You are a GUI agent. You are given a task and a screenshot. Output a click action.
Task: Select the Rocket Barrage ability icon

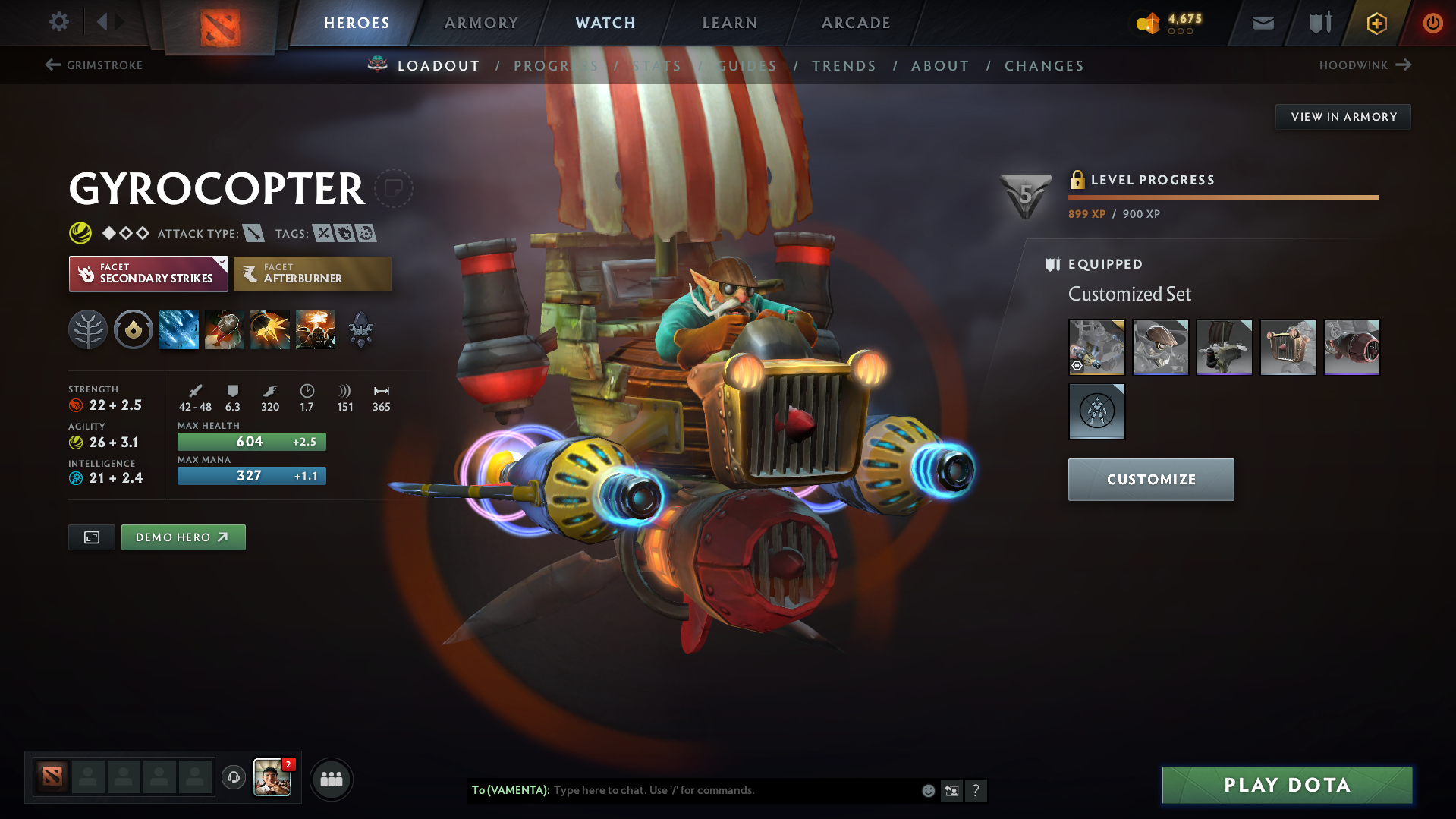(x=178, y=329)
